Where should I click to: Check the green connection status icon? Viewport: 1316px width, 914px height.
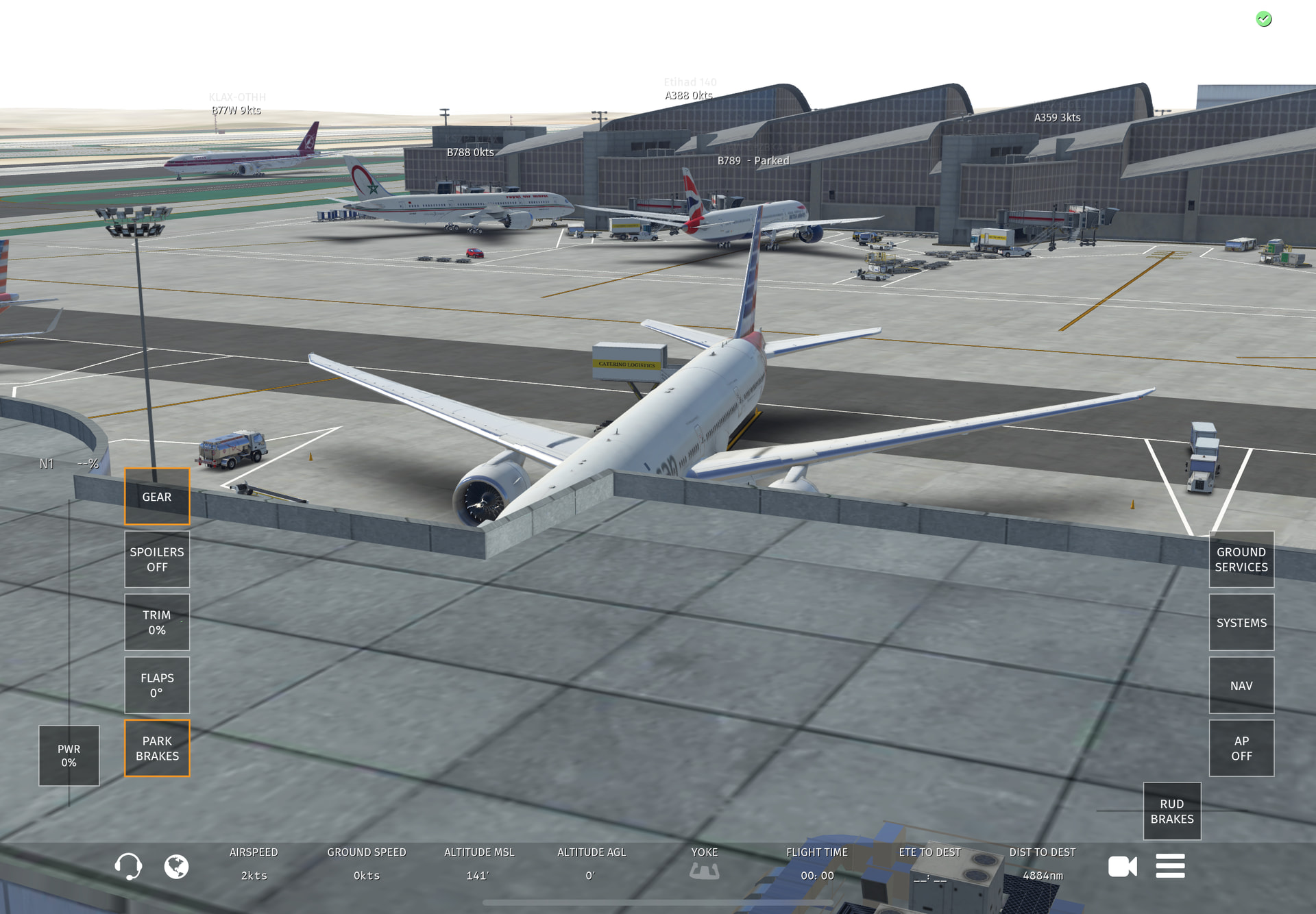(x=1264, y=19)
